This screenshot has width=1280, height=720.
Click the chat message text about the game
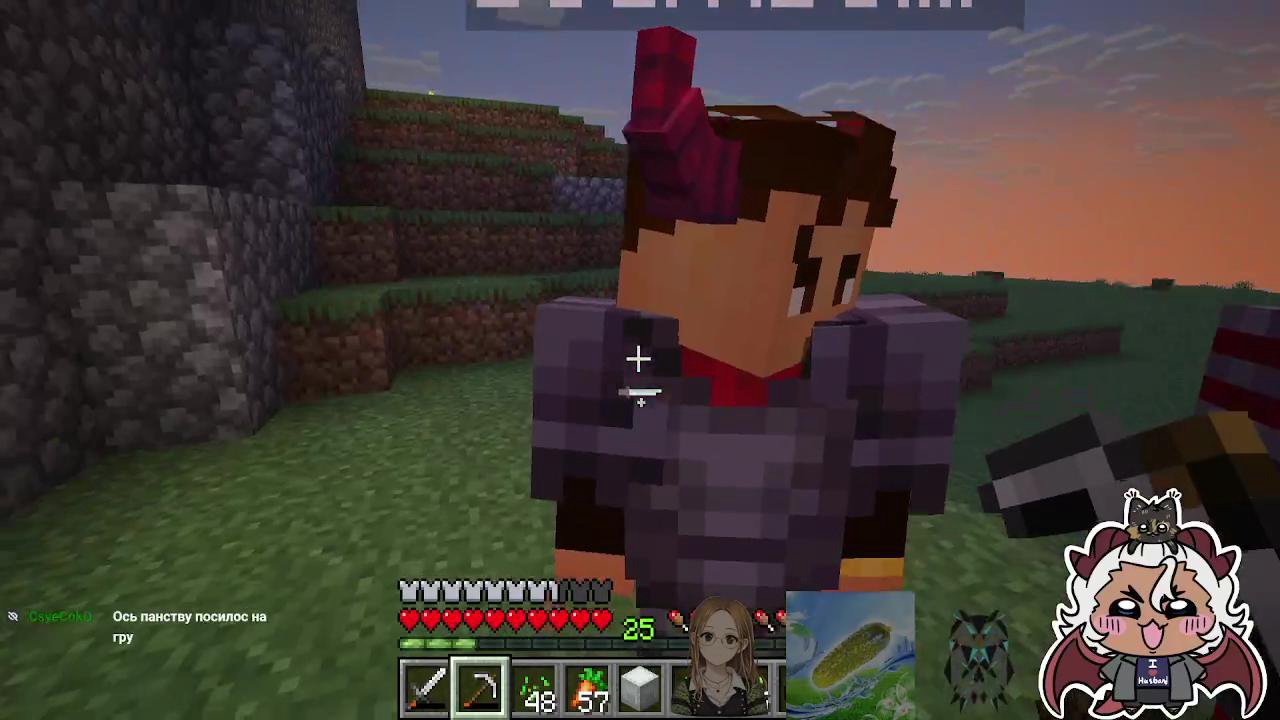pos(190,627)
